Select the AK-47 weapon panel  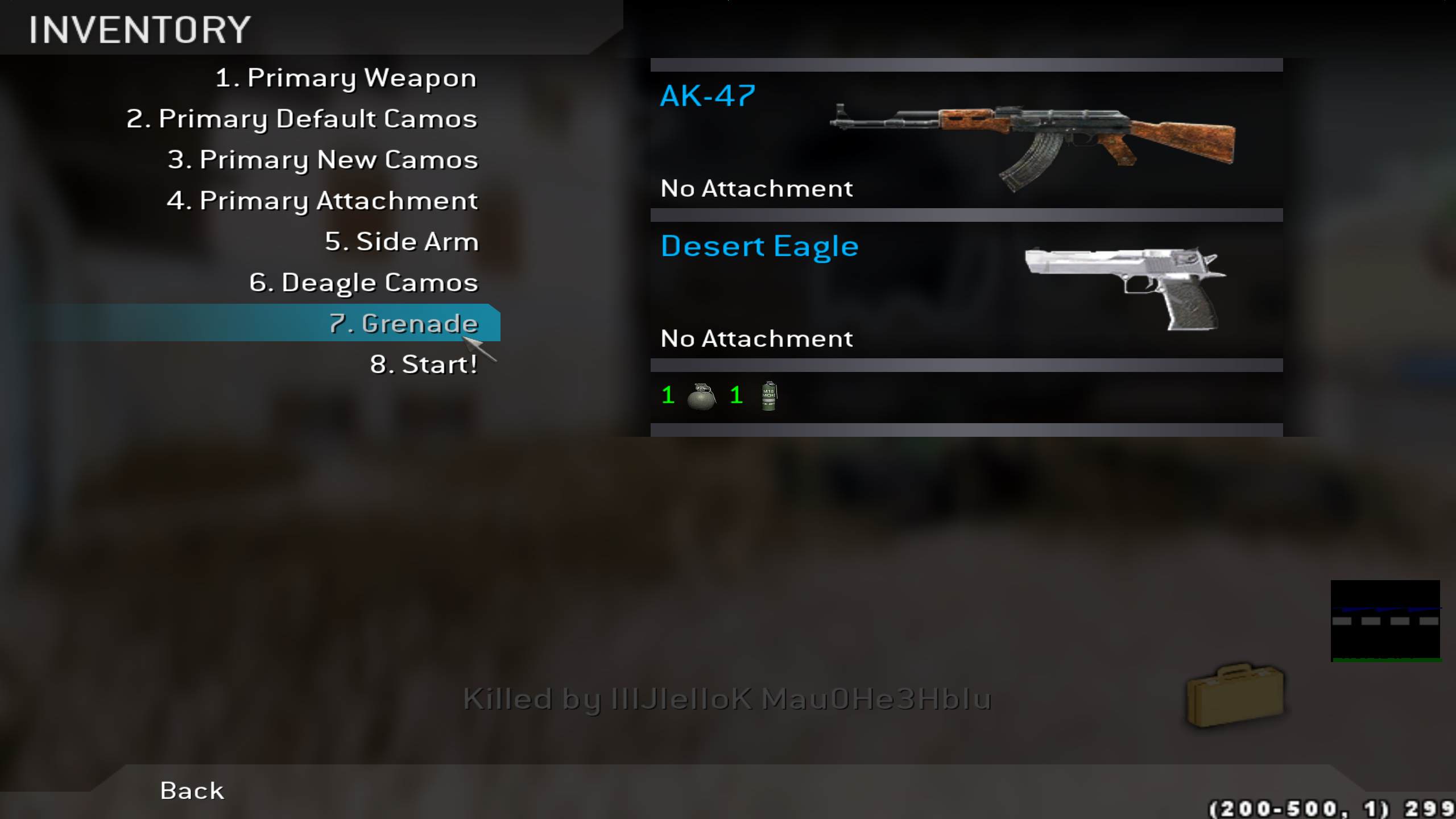(x=966, y=140)
